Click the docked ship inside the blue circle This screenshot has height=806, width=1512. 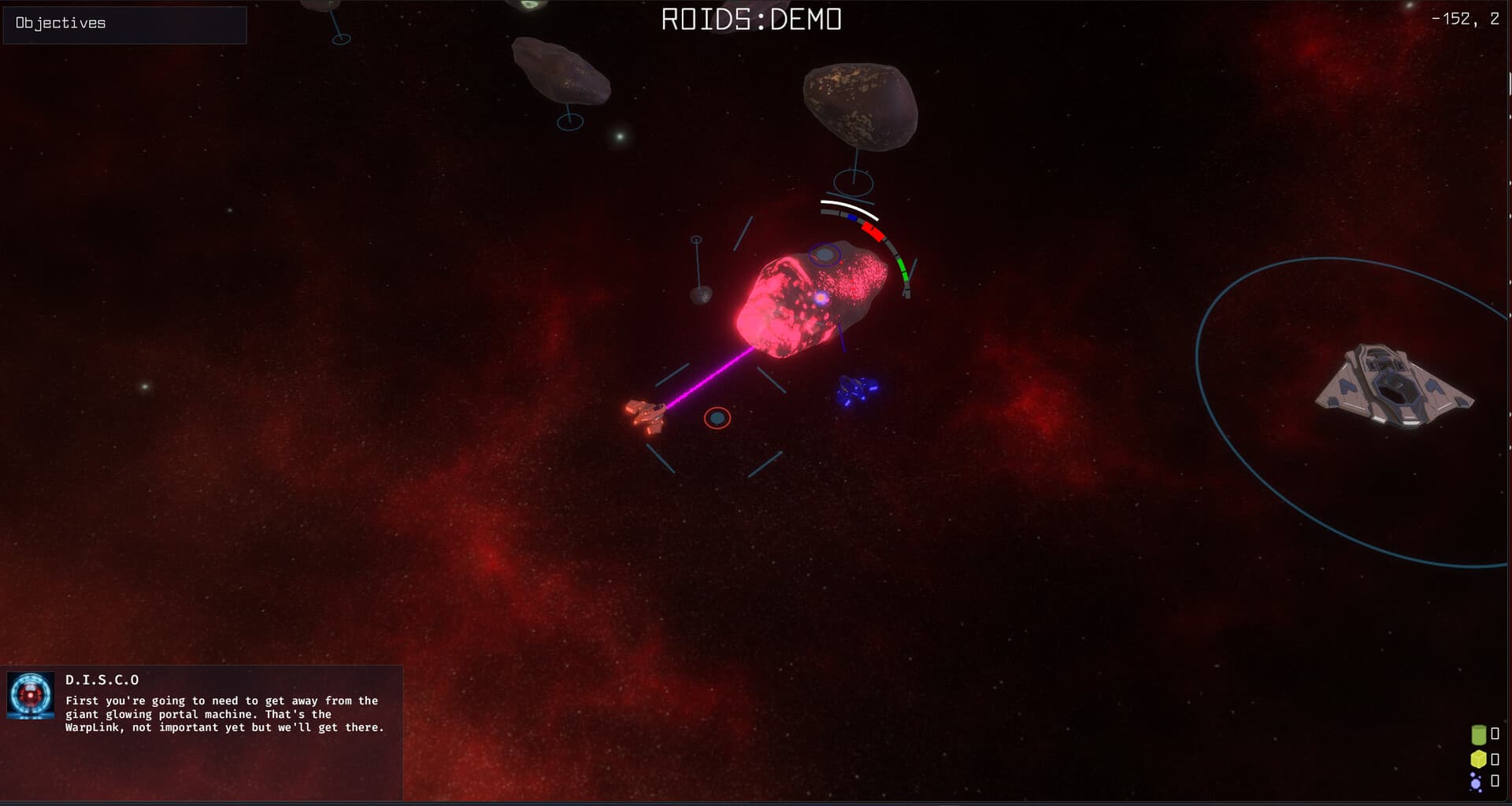click(x=1394, y=386)
